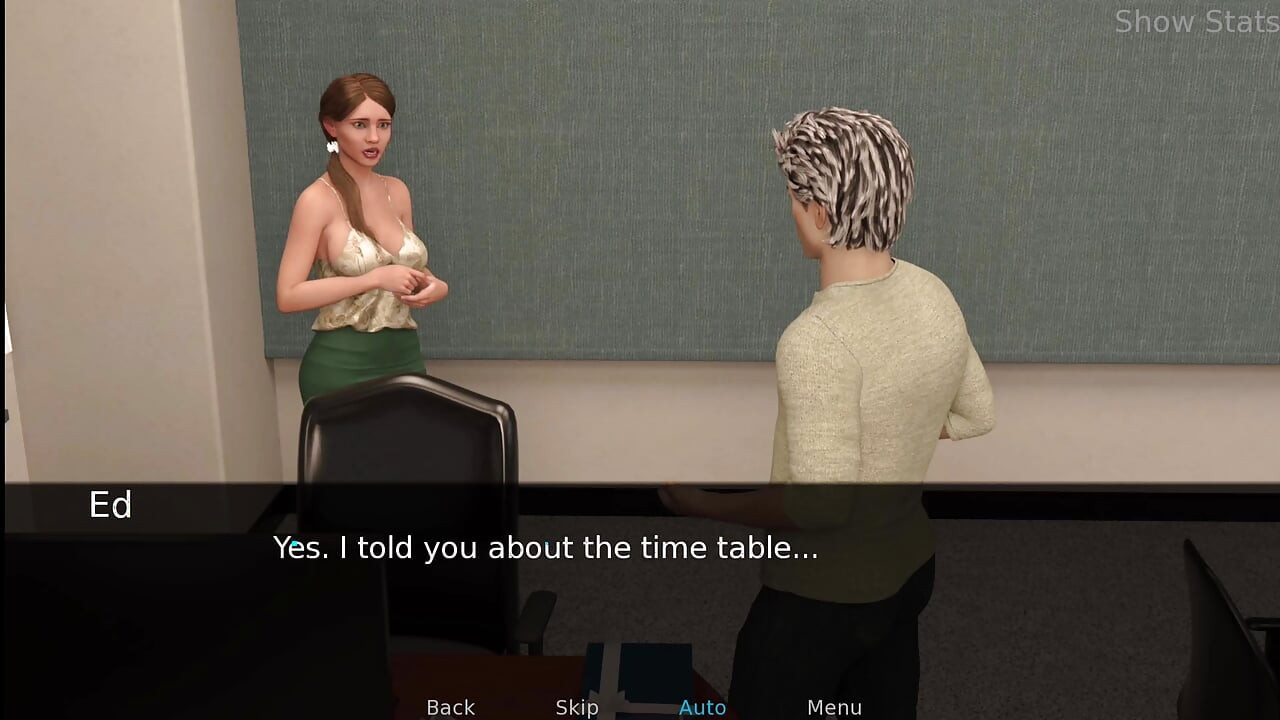Open the Show Stats panel

tap(1196, 21)
